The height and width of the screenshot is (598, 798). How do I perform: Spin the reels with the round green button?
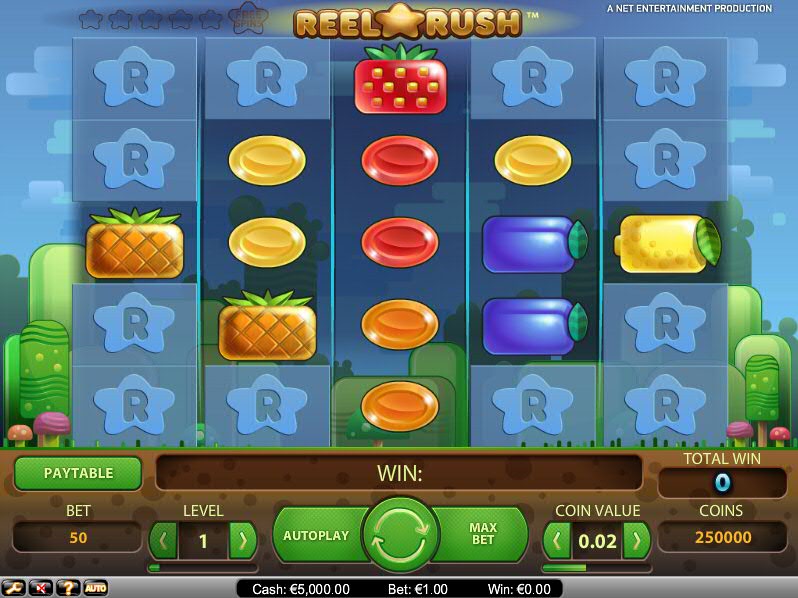tap(401, 535)
